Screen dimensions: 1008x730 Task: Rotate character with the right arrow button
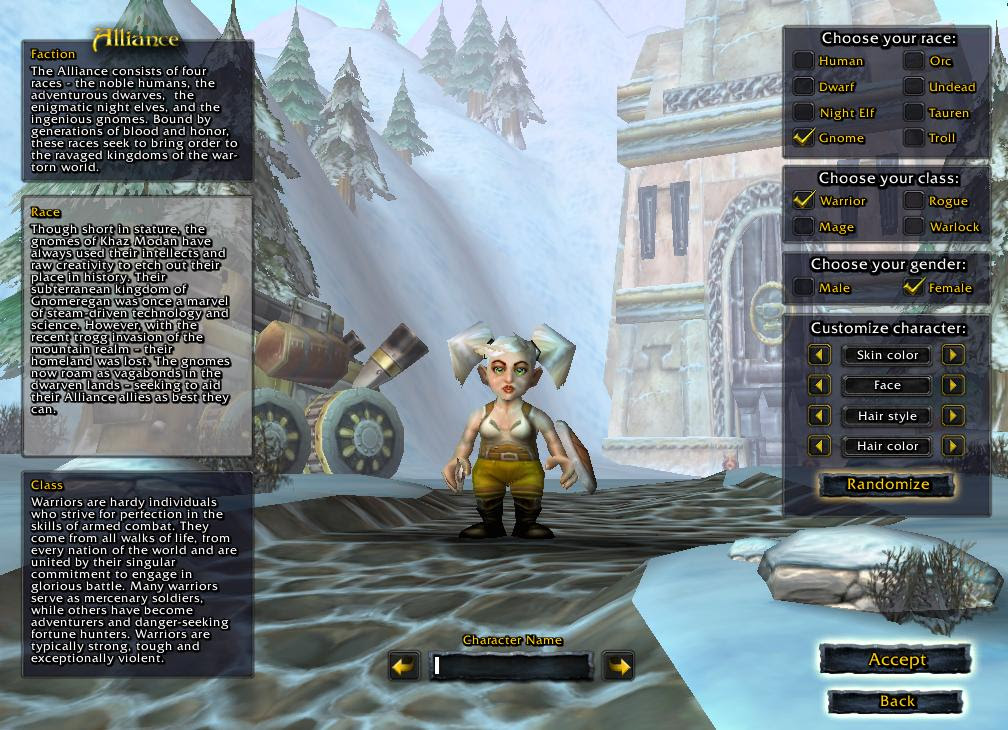[x=619, y=666]
